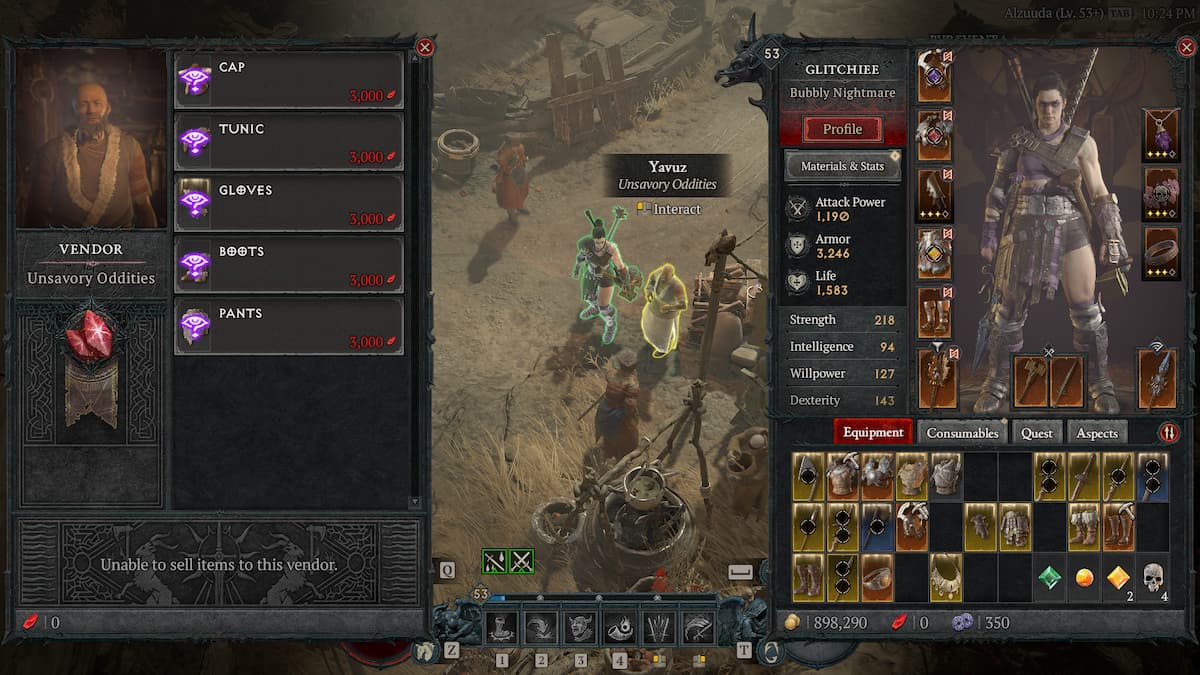This screenshot has height=675, width=1200.
Task: Pick the Pants vendor item
Action: (x=289, y=326)
